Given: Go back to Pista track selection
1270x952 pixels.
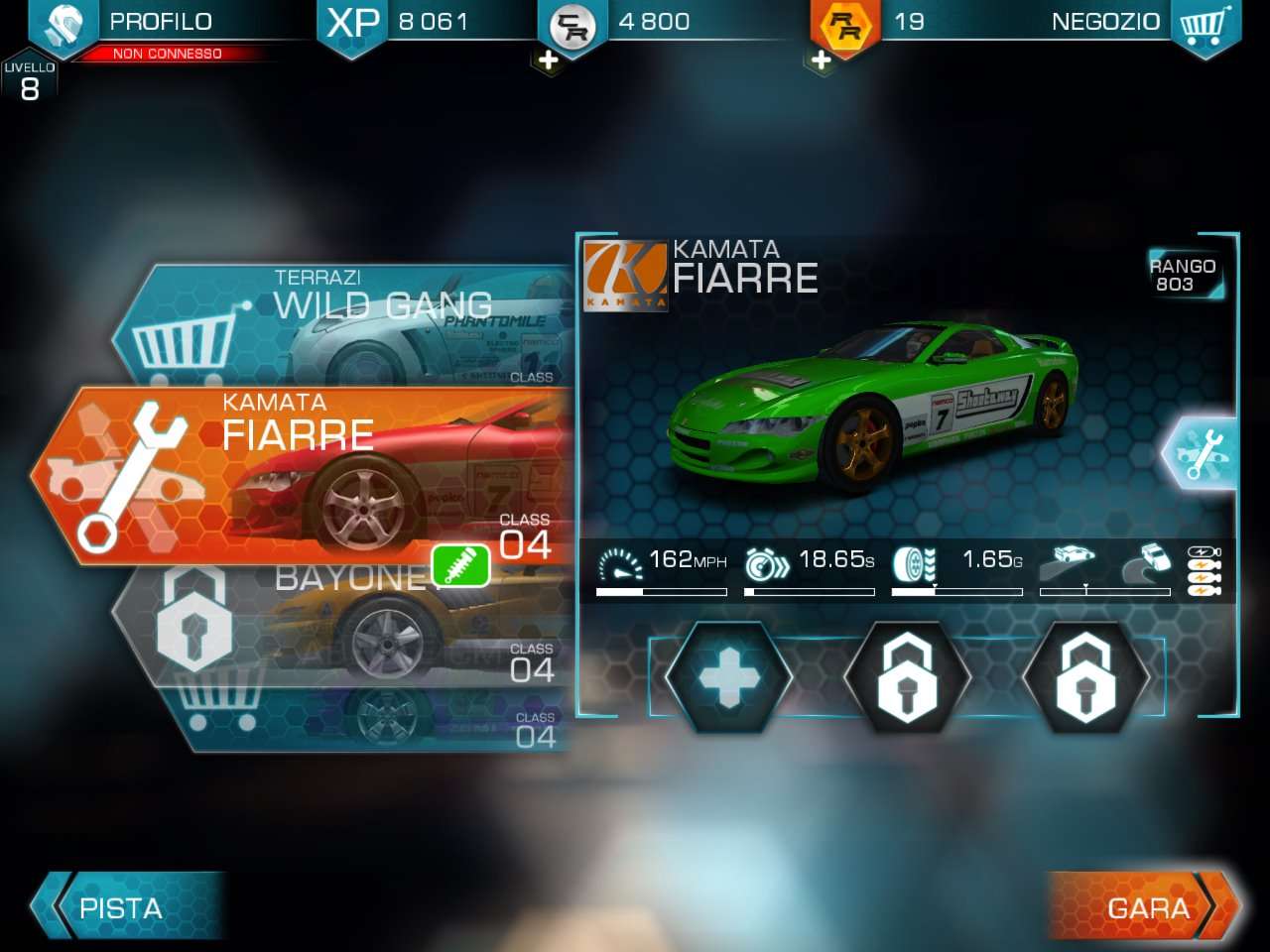Looking at the screenshot, I should 124,906.
